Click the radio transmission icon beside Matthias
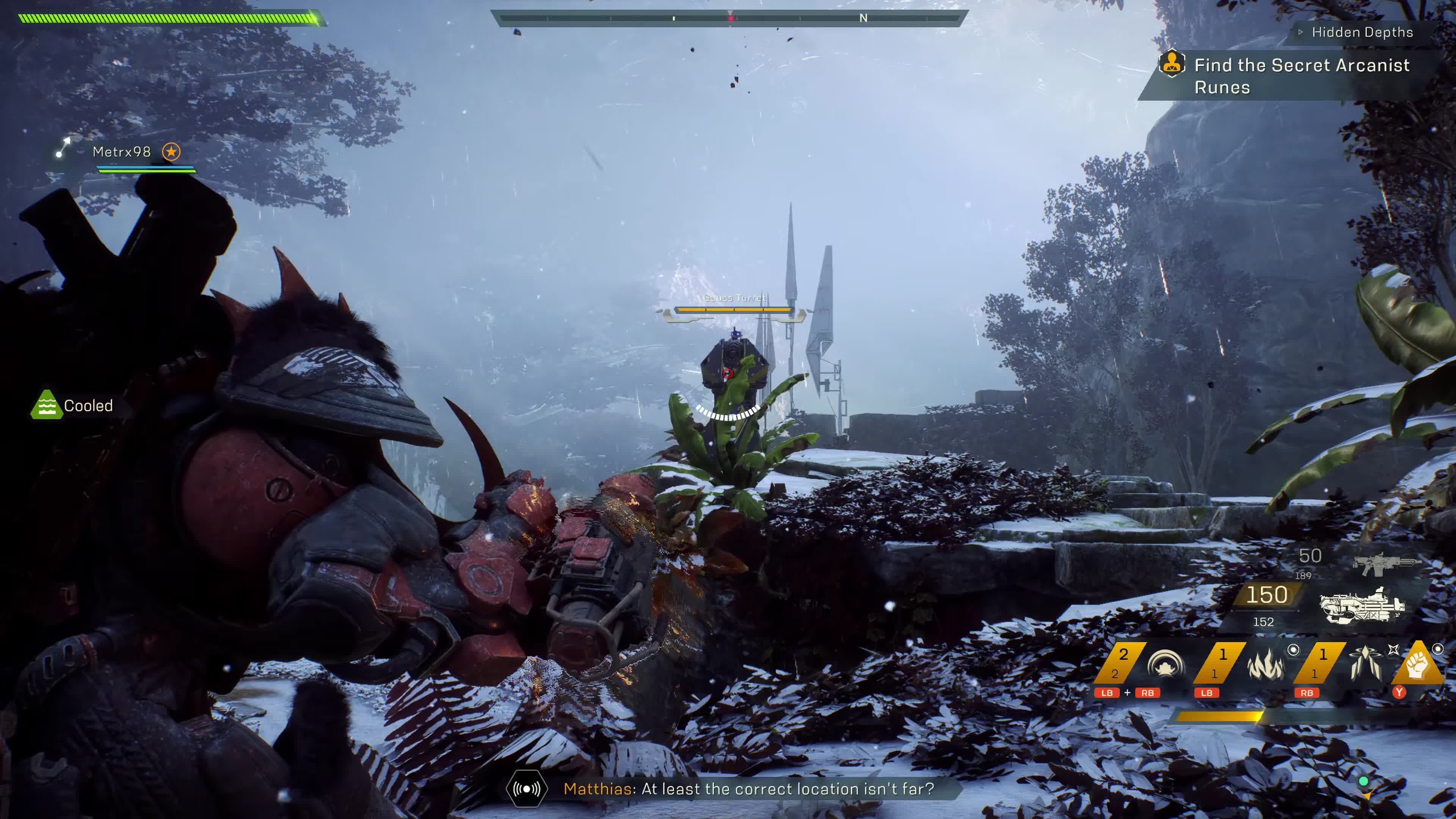1456x819 pixels. pyautogui.click(x=526, y=789)
